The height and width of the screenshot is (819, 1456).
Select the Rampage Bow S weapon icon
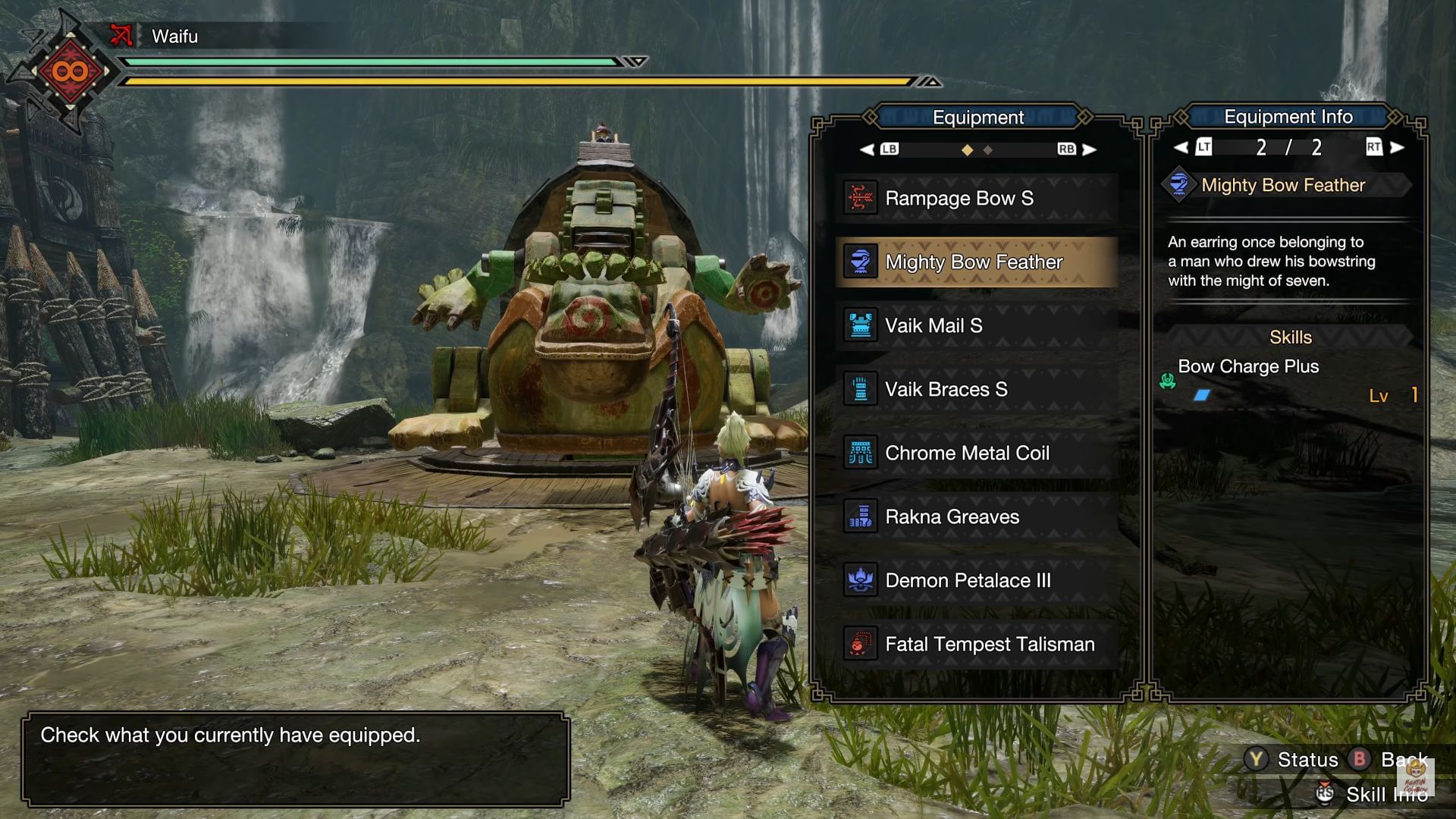(x=859, y=198)
